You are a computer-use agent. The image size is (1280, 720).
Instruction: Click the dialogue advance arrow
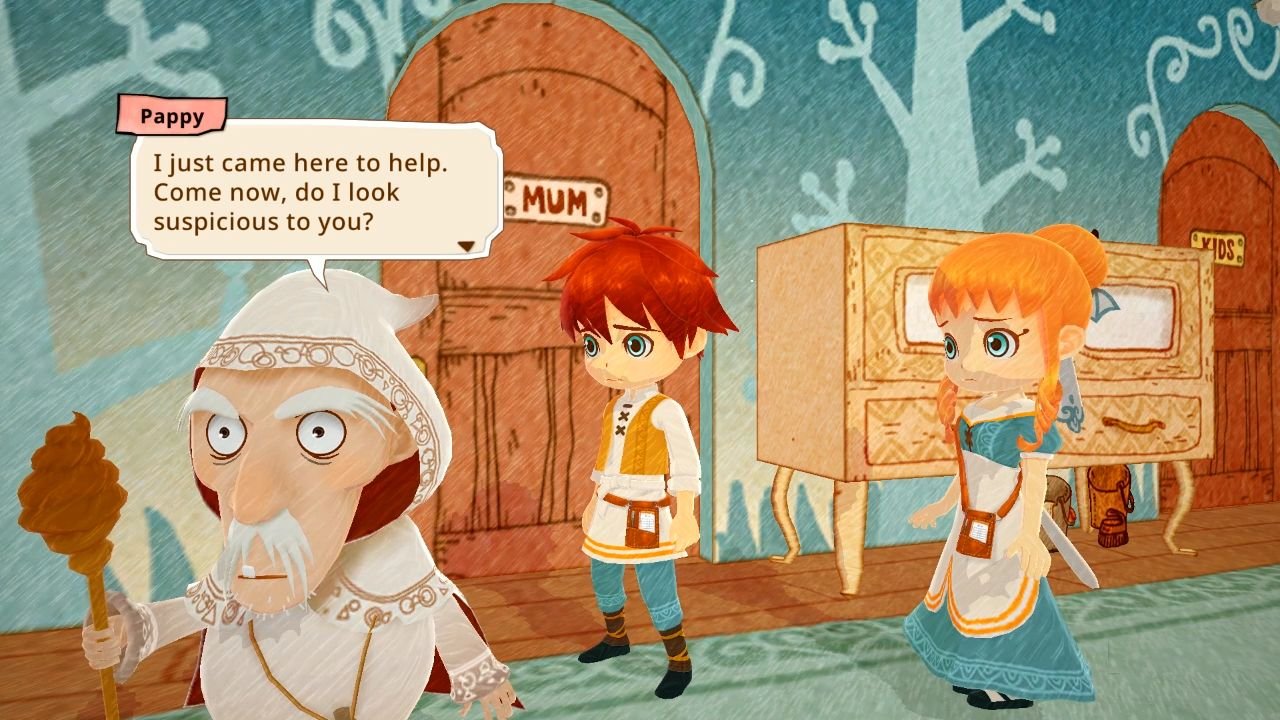tap(466, 243)
